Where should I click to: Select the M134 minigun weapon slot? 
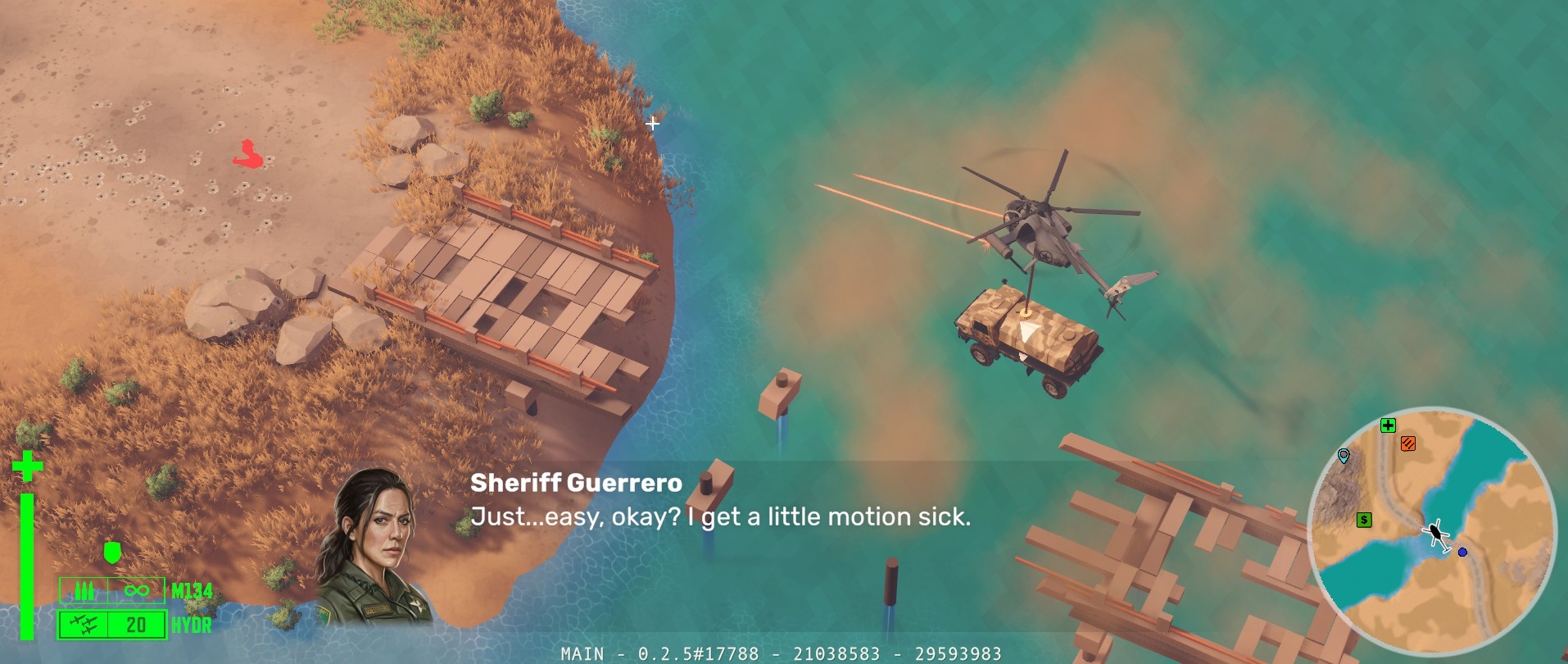[112, 590]
